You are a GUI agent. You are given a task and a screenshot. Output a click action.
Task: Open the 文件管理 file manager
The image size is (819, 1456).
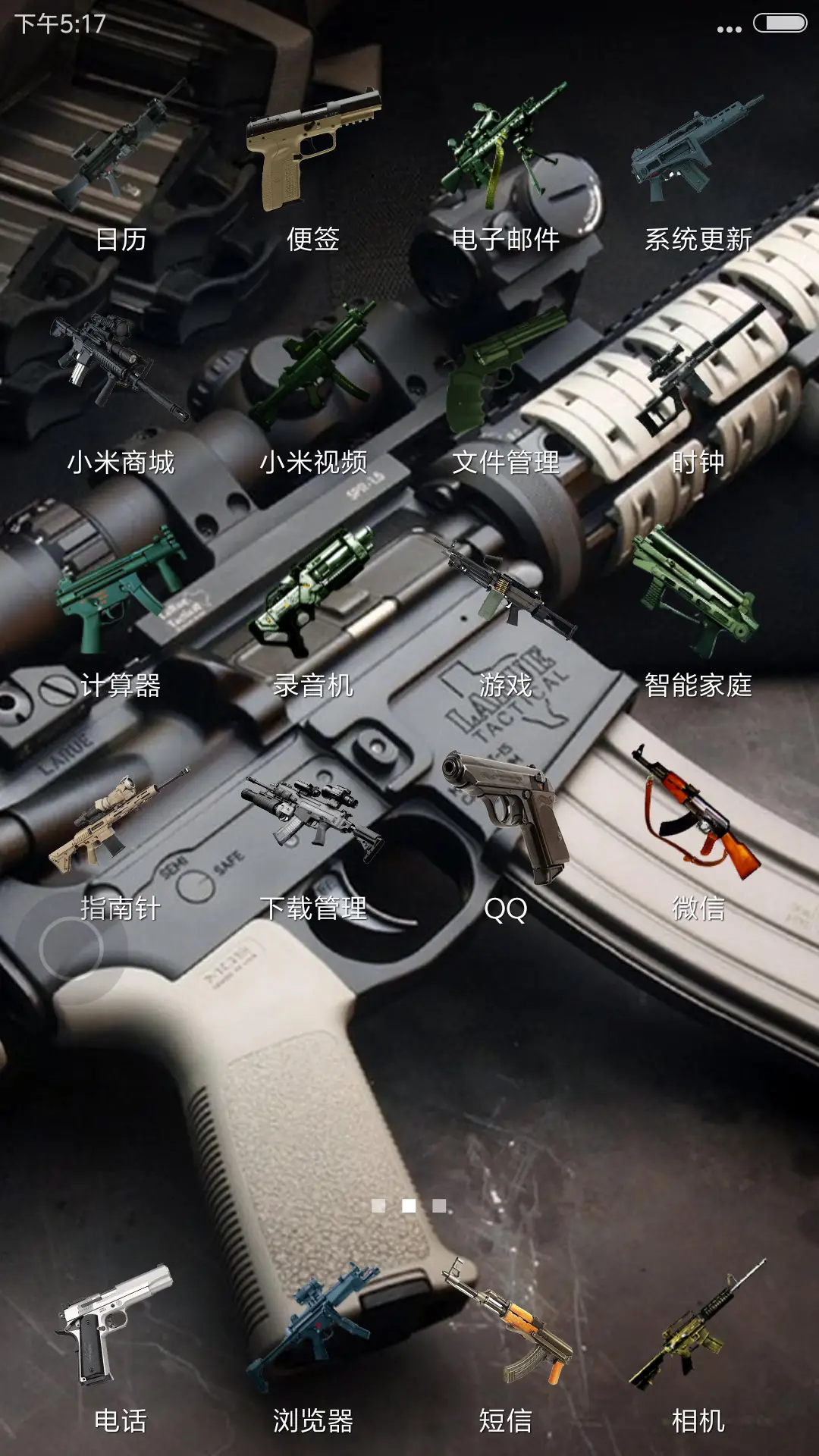[506, 372]
